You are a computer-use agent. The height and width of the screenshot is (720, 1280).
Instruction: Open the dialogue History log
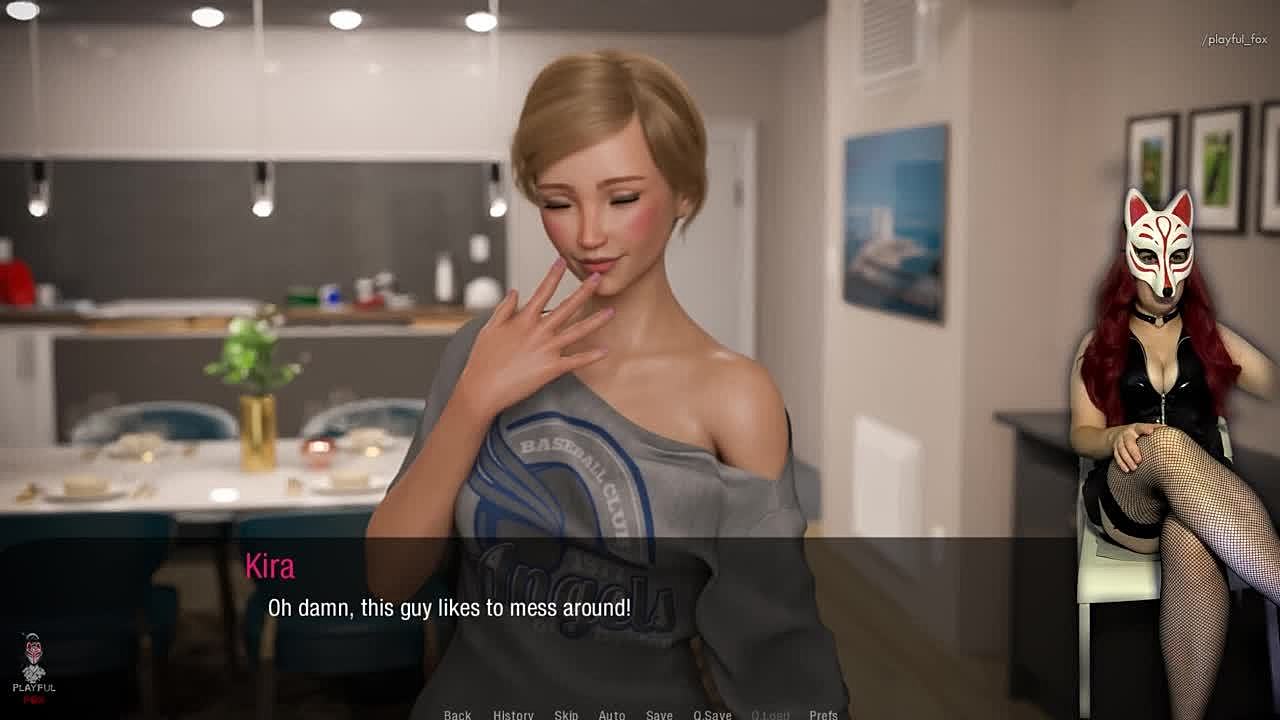pyautogui.click(x=513, y=714)
